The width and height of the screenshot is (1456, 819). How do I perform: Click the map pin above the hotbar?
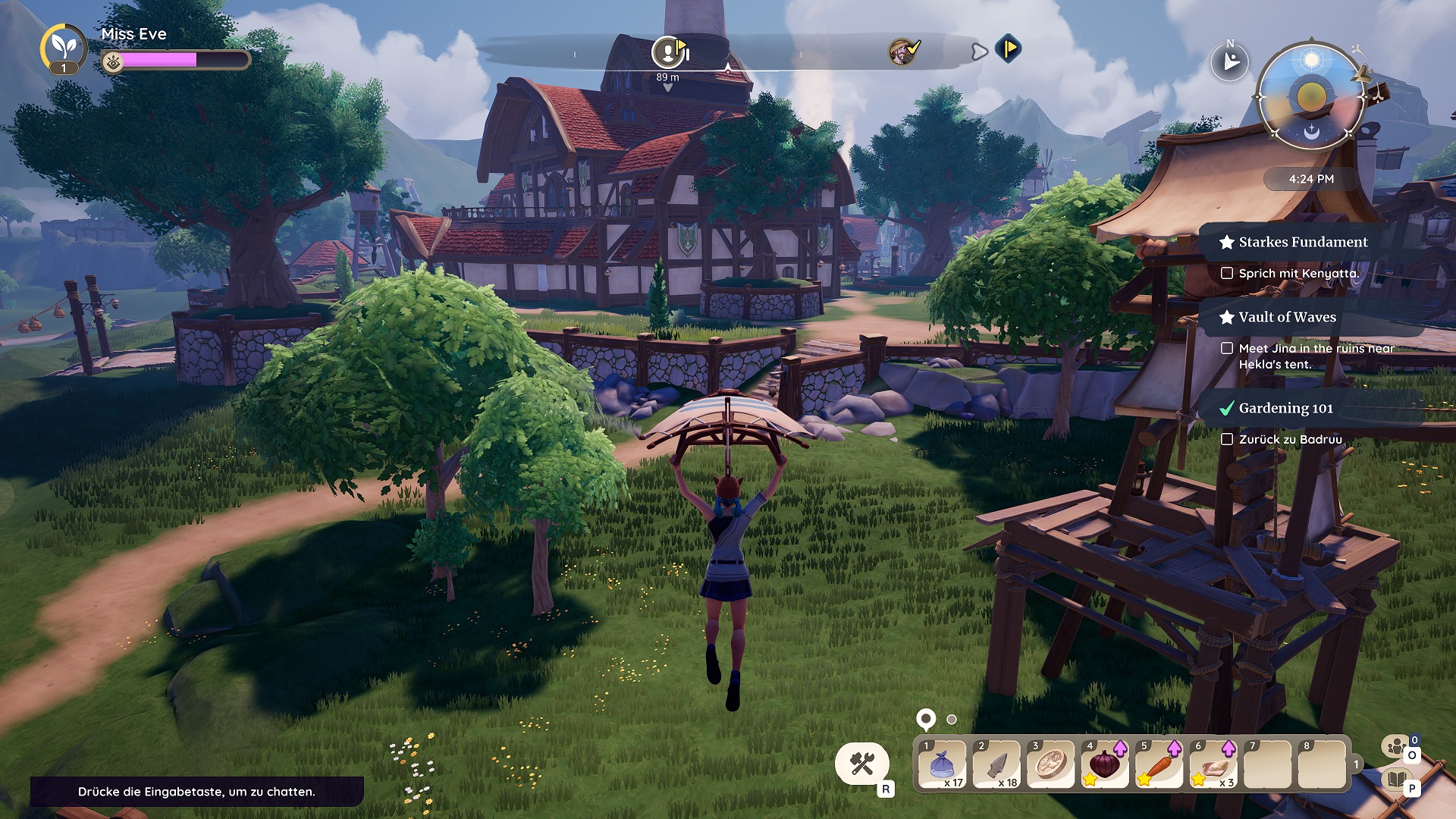pos(926,718)
